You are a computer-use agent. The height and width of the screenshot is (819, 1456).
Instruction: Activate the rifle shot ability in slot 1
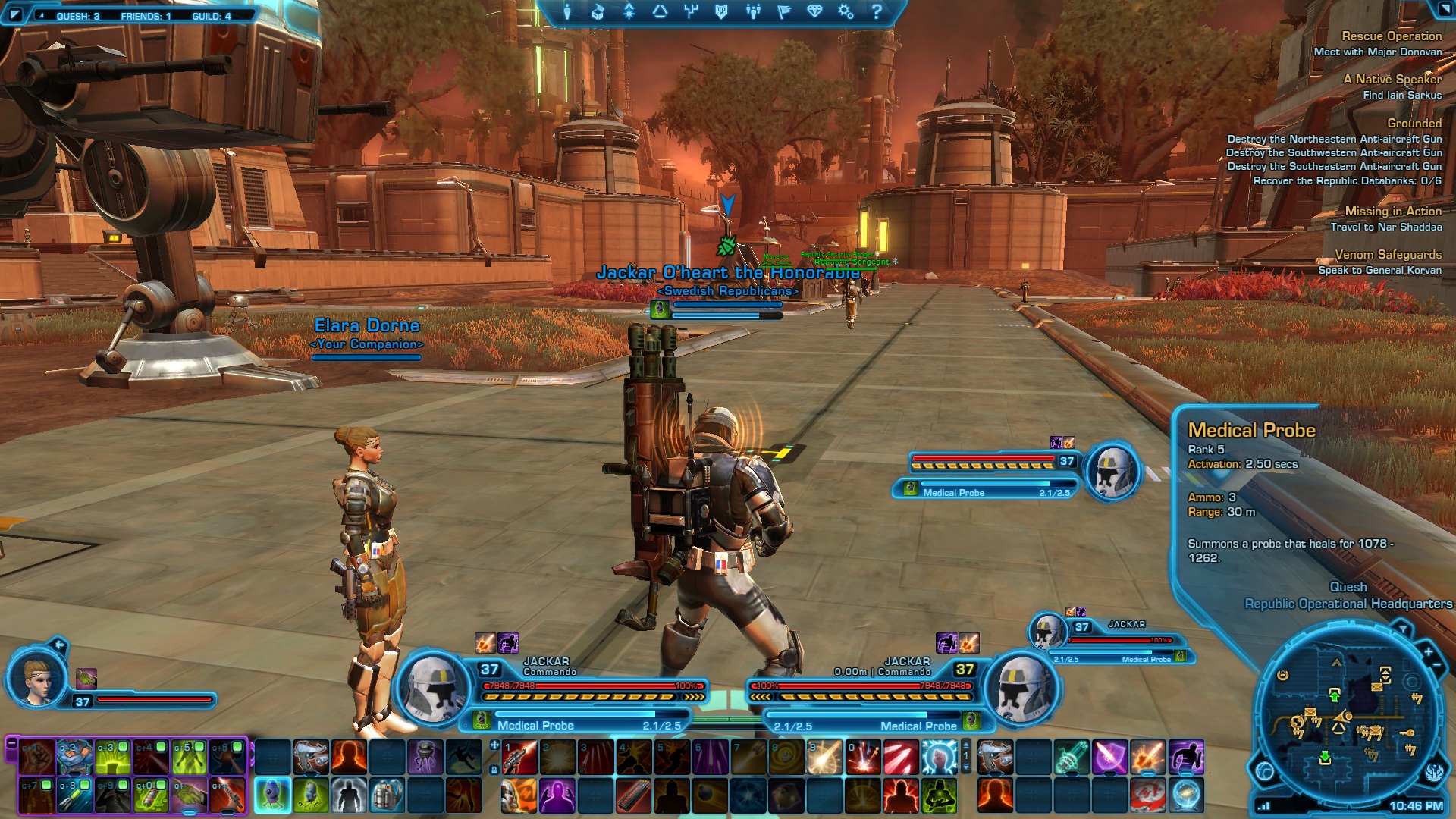[x=519, y=757]
